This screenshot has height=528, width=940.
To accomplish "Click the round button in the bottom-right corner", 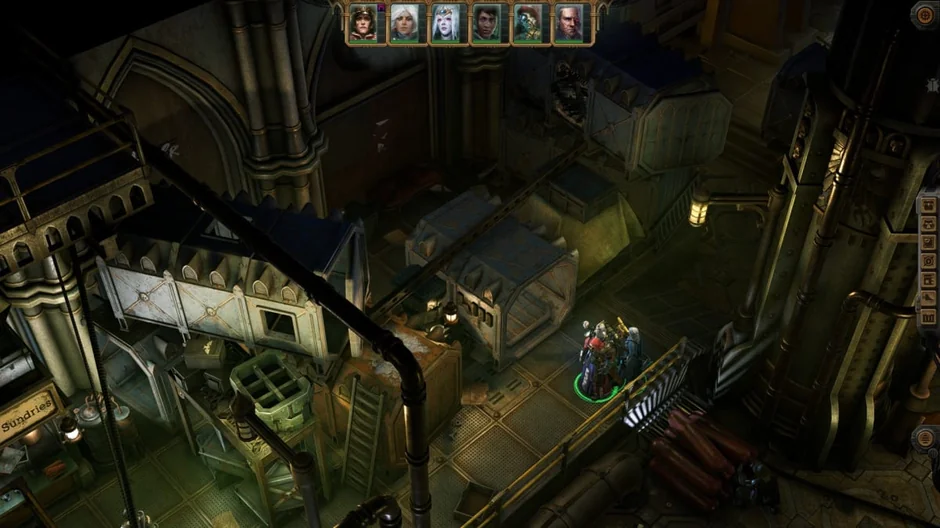I will pyautogui.click(x=927, y=440).
